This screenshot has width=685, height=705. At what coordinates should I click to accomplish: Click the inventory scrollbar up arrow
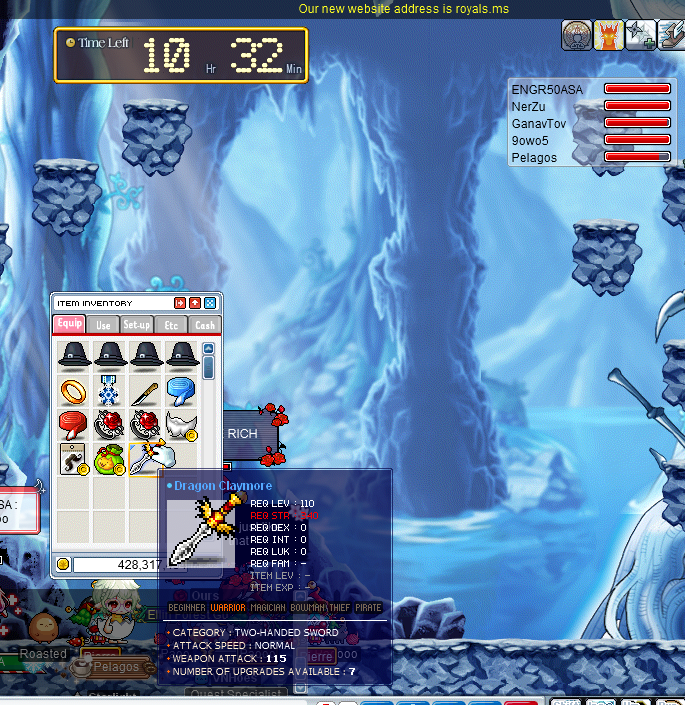click(208, 349)
